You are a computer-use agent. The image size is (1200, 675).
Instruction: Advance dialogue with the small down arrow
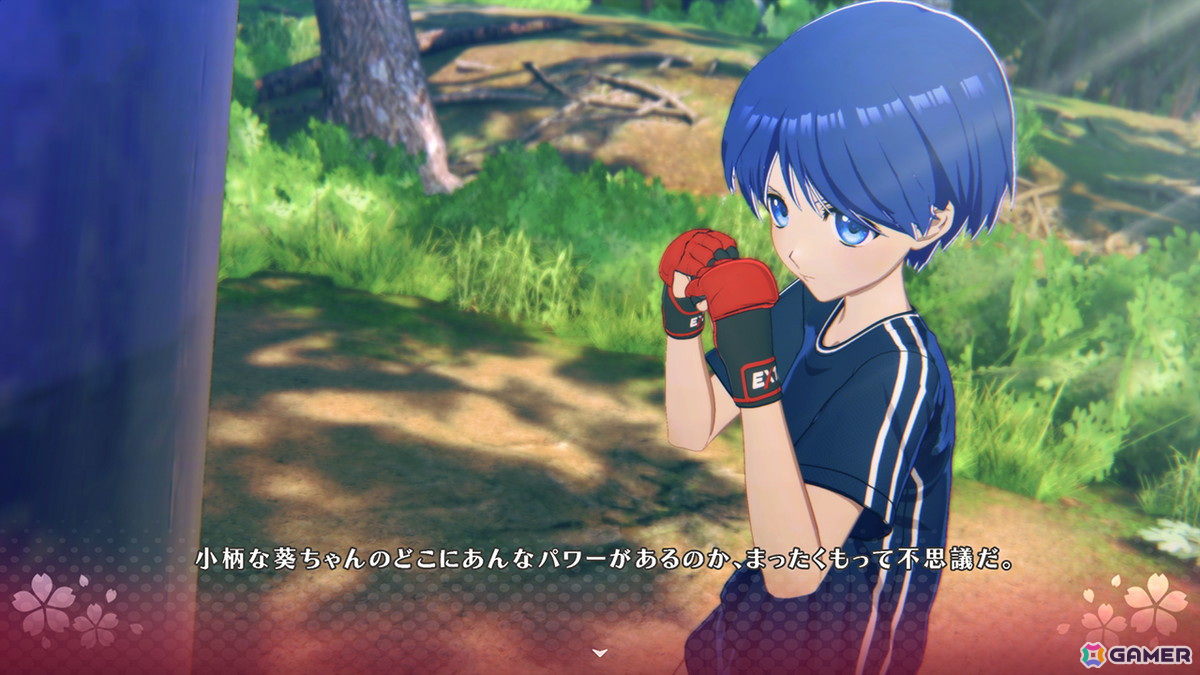[x=599, y=652]
